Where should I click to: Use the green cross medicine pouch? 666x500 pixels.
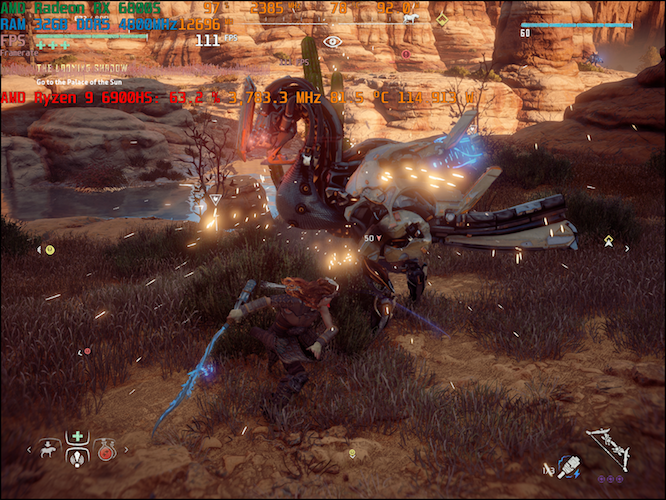pos(77,437)
